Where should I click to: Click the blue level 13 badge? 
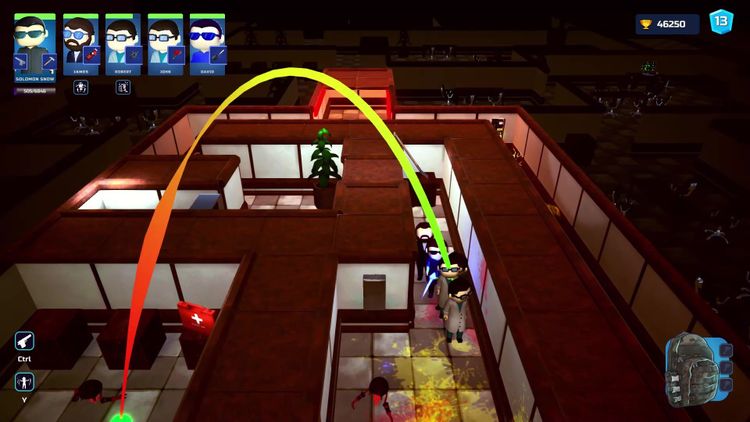pos(720,21)
